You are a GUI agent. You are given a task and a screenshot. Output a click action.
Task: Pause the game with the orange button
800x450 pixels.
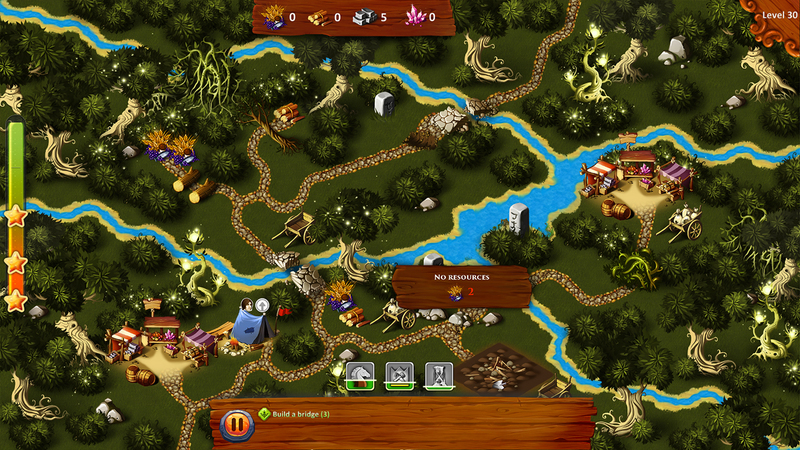pyautogui.click(x=236, y=424)
